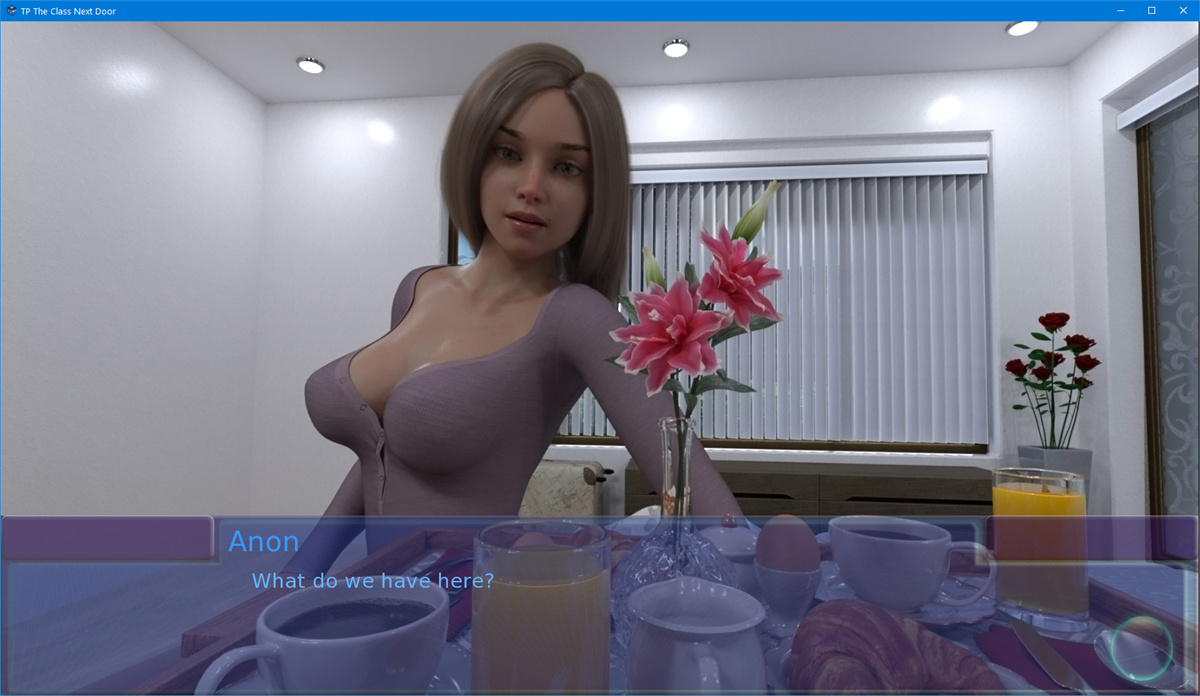Minimize the game window
1200x696 pixels.
(x=1123, y=10)
